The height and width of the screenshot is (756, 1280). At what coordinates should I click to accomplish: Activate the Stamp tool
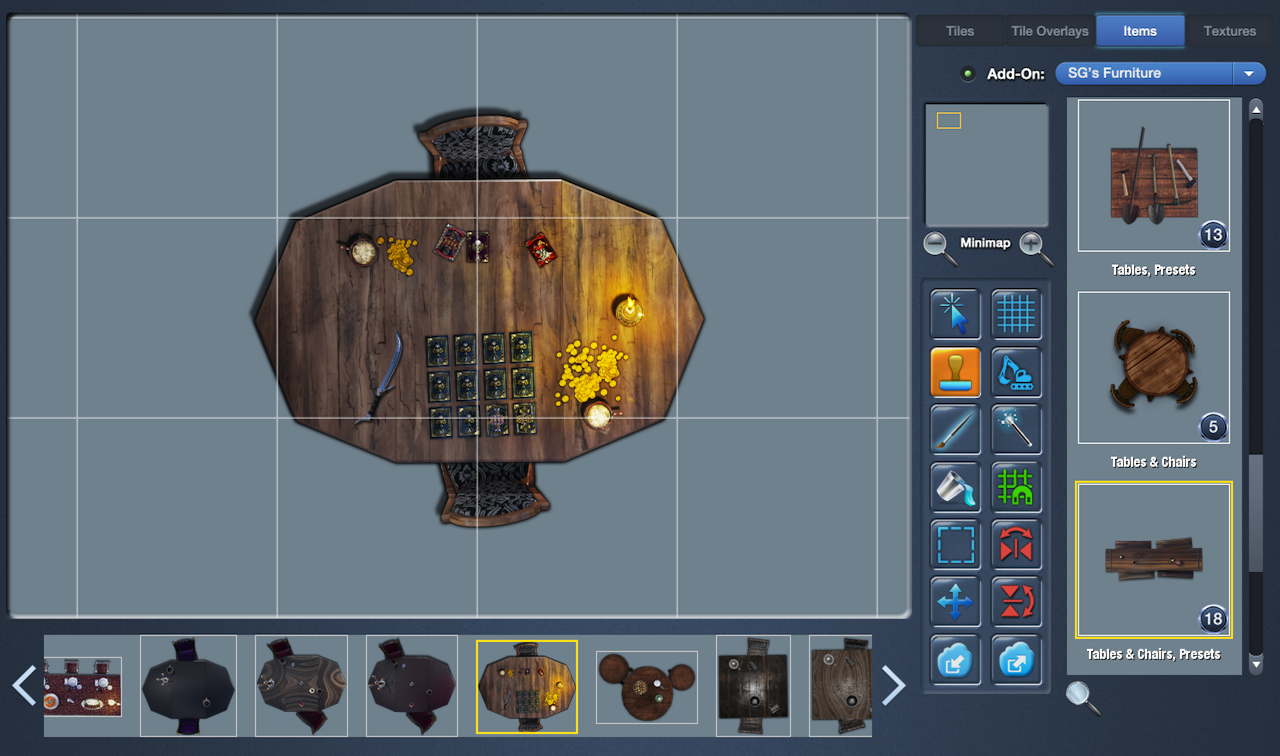[x=954, y=372]
